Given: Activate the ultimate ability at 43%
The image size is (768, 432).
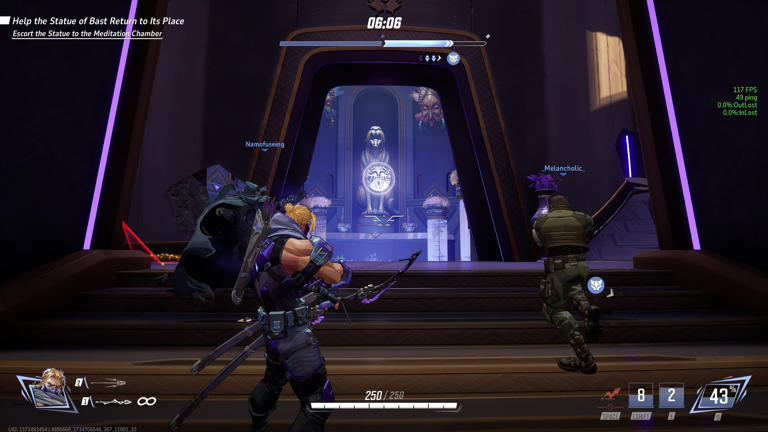Looking at the screenshot, I should click(719, 396).
